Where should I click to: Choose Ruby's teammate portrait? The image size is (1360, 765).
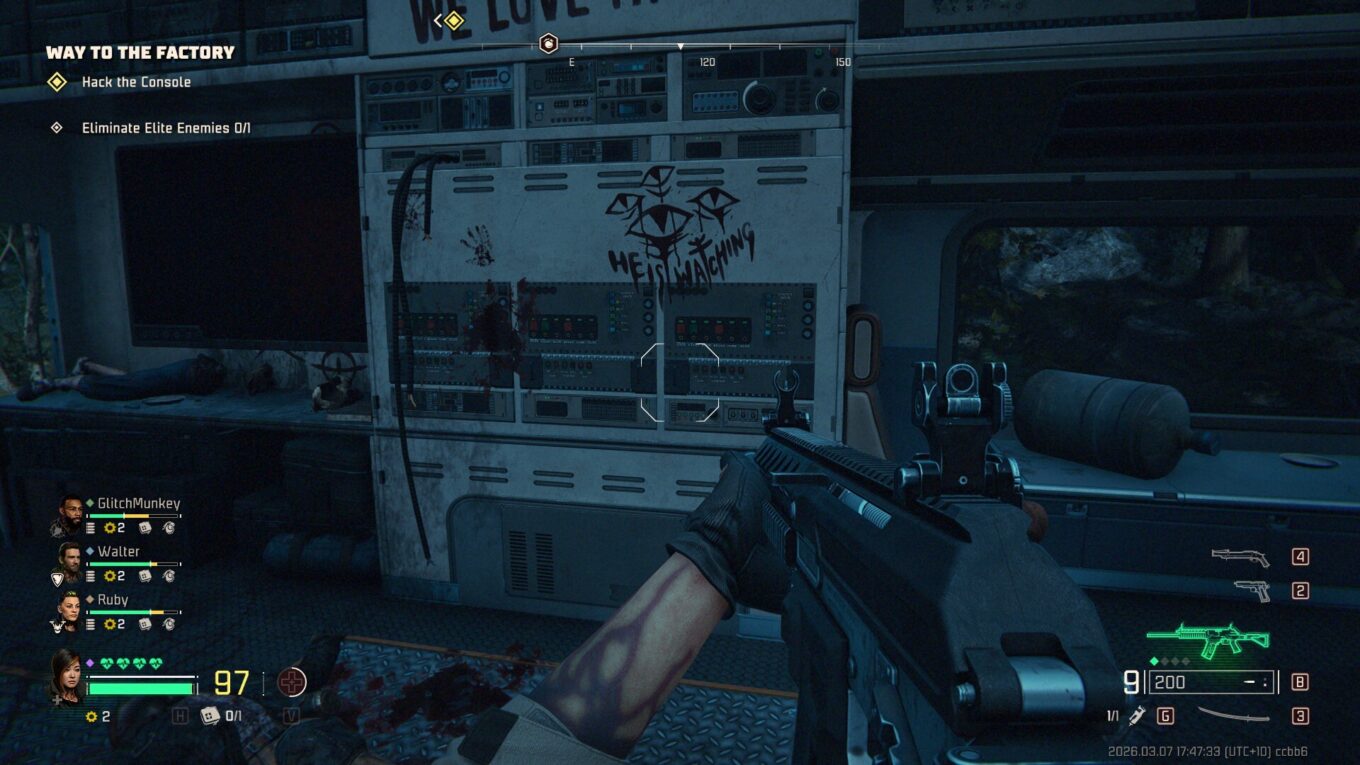(69, 609)
